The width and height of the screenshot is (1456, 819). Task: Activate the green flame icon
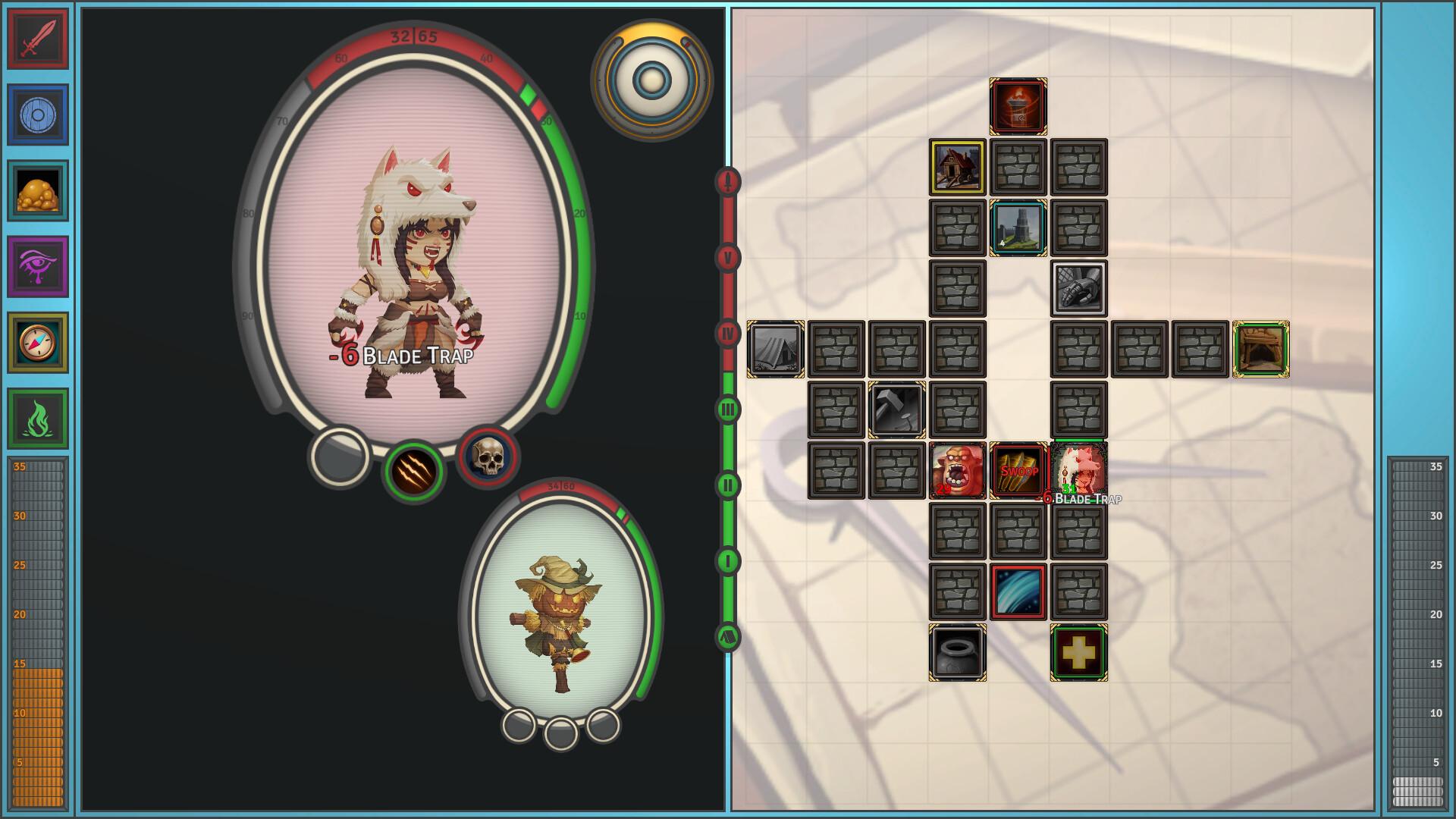pos(38,418)
